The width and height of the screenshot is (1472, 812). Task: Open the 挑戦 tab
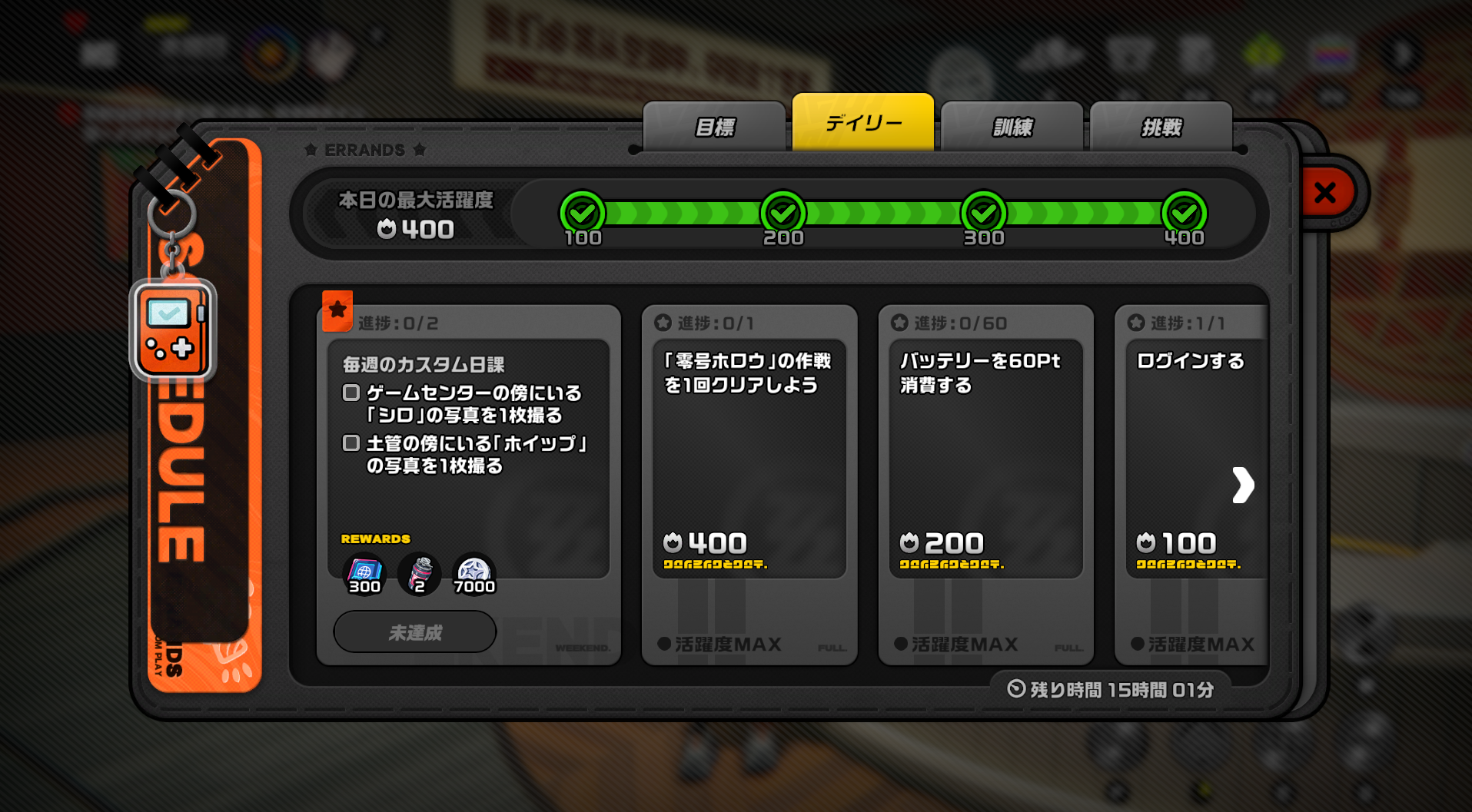tap(1161, 125)
